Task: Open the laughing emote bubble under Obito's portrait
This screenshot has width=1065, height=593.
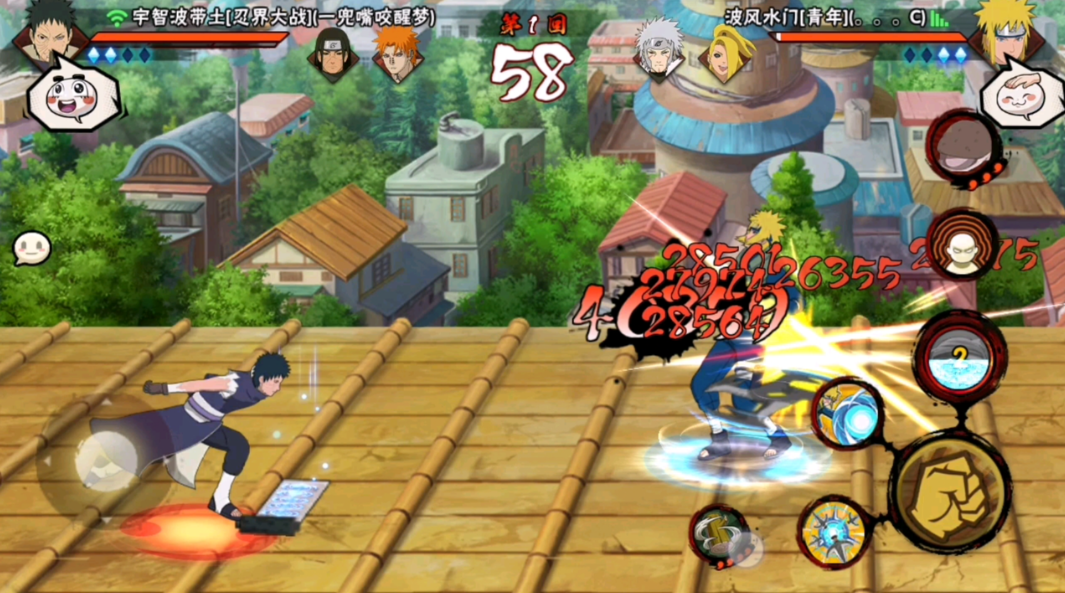Action: (70, 97)
